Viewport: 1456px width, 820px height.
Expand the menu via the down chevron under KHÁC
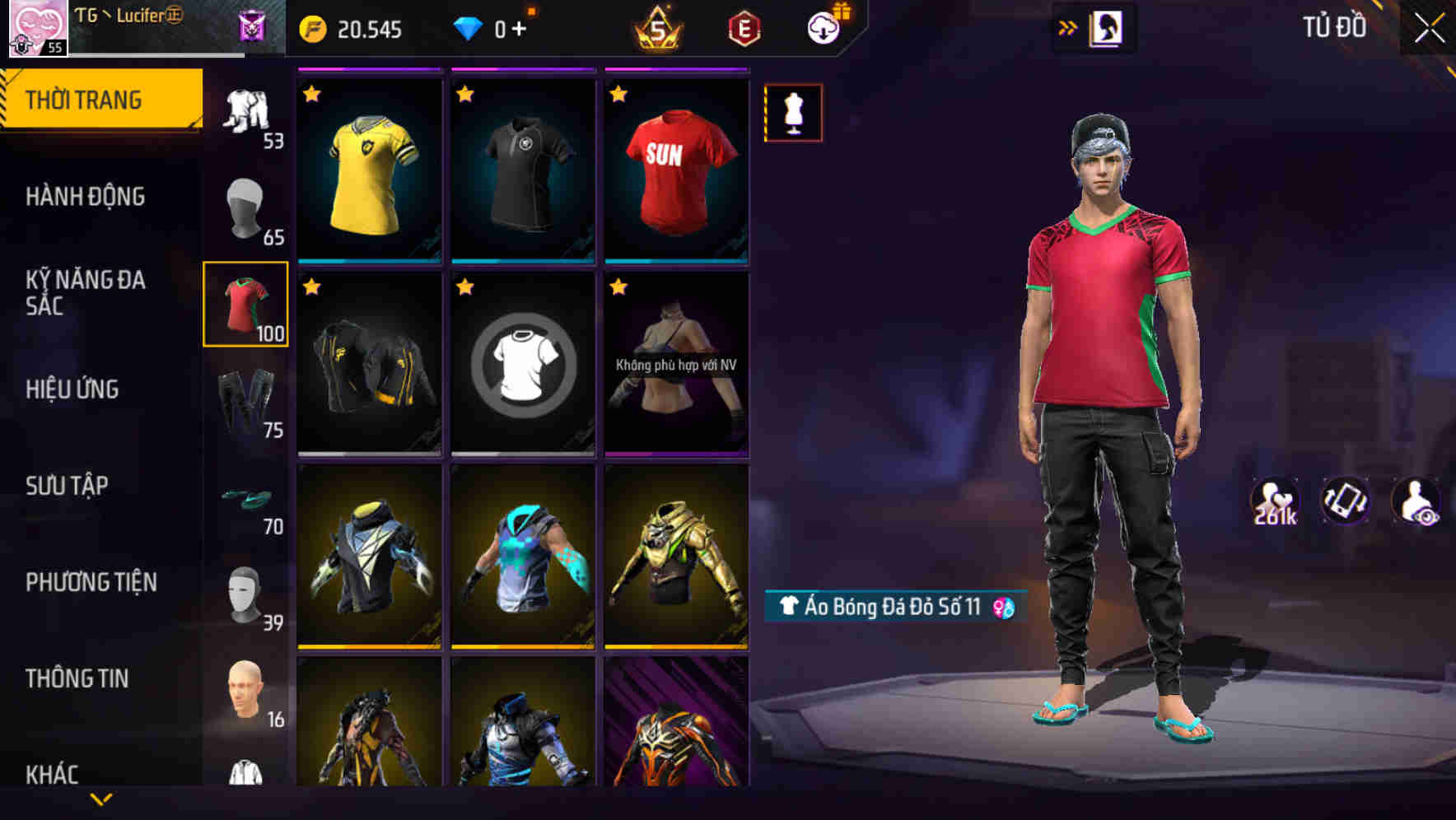tap(101, 798)
